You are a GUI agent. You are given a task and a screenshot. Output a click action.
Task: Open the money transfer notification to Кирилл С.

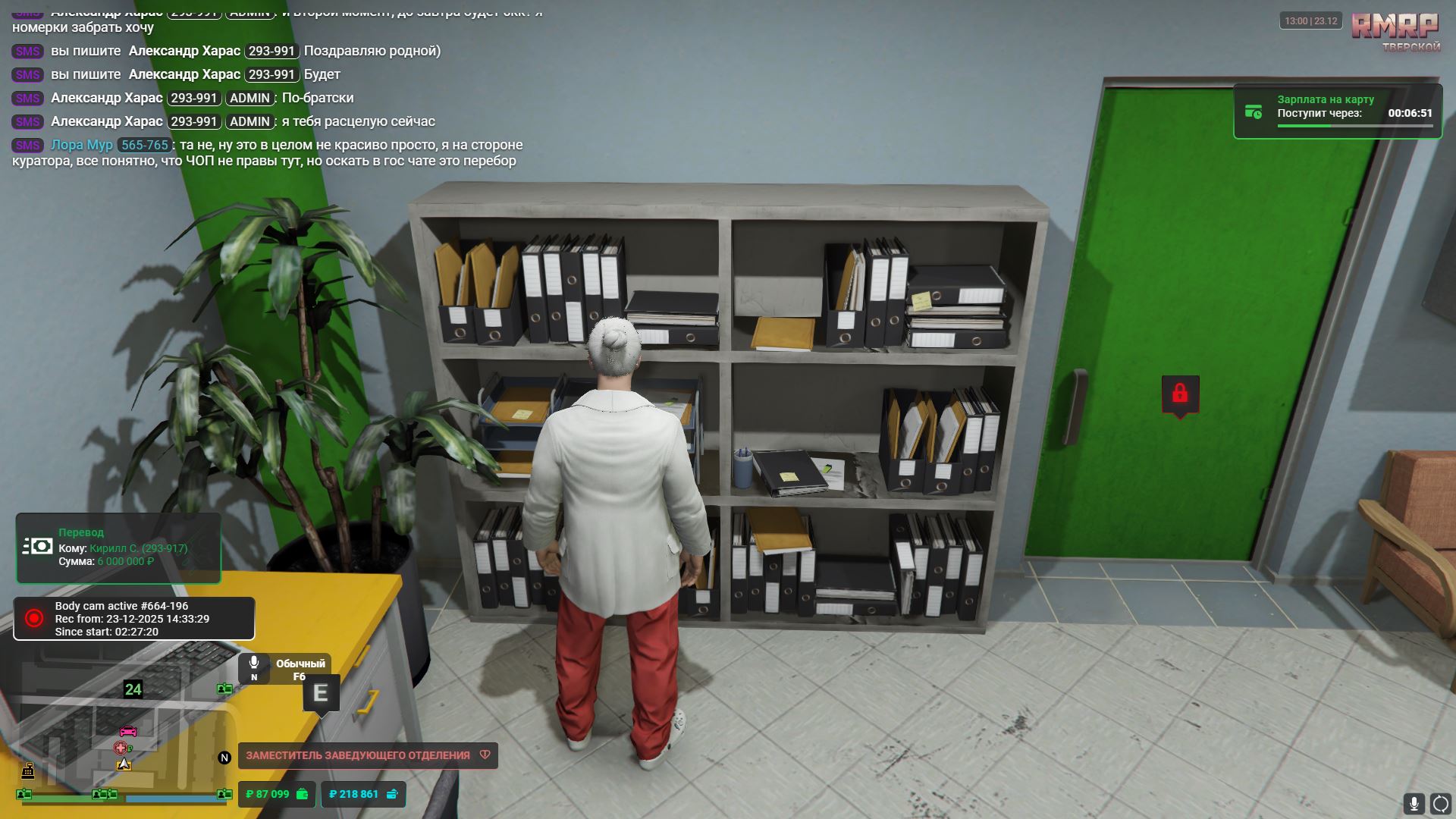[118, 548]
